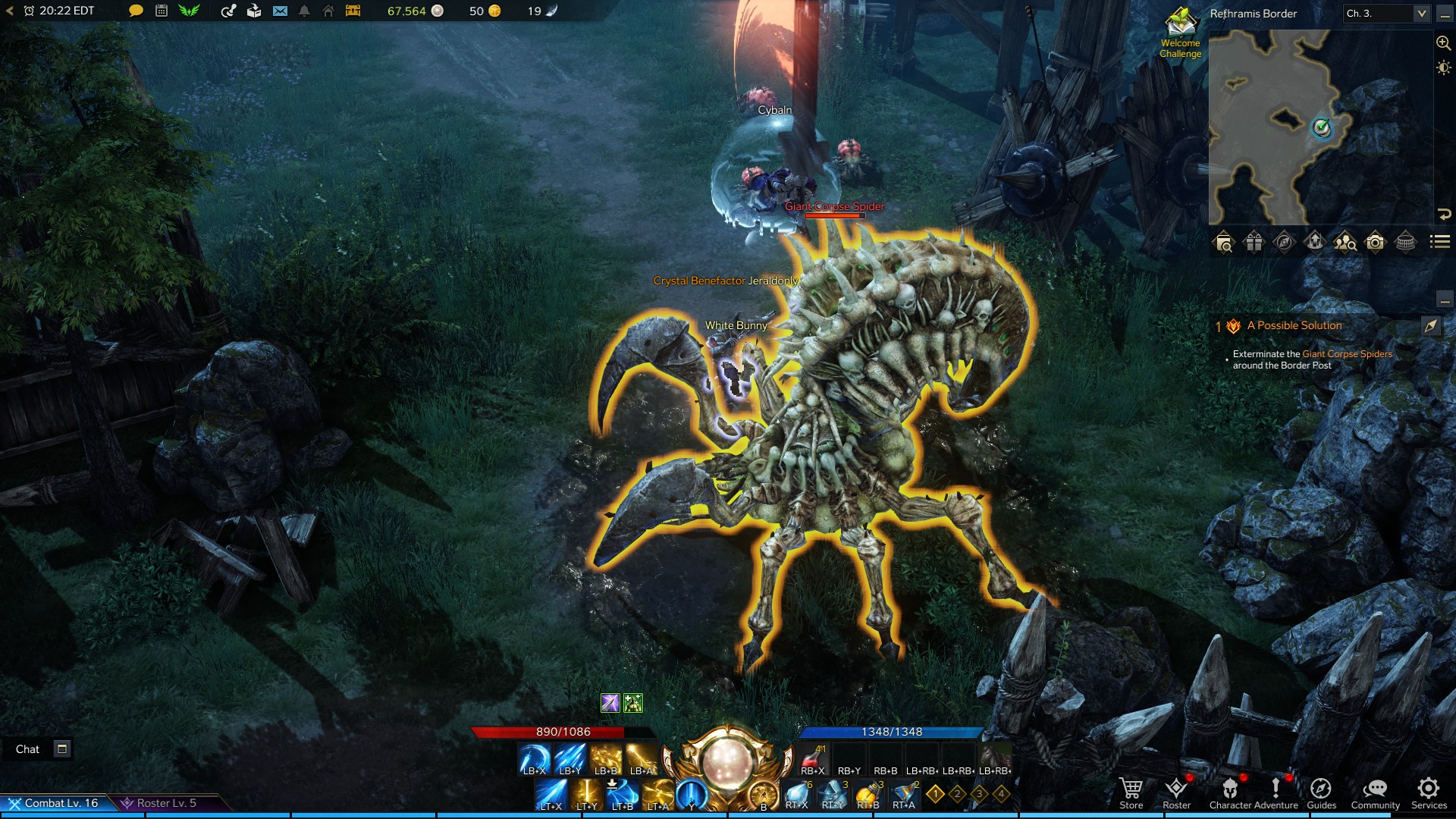Open the second channel selector arrow

[1423, 14]
